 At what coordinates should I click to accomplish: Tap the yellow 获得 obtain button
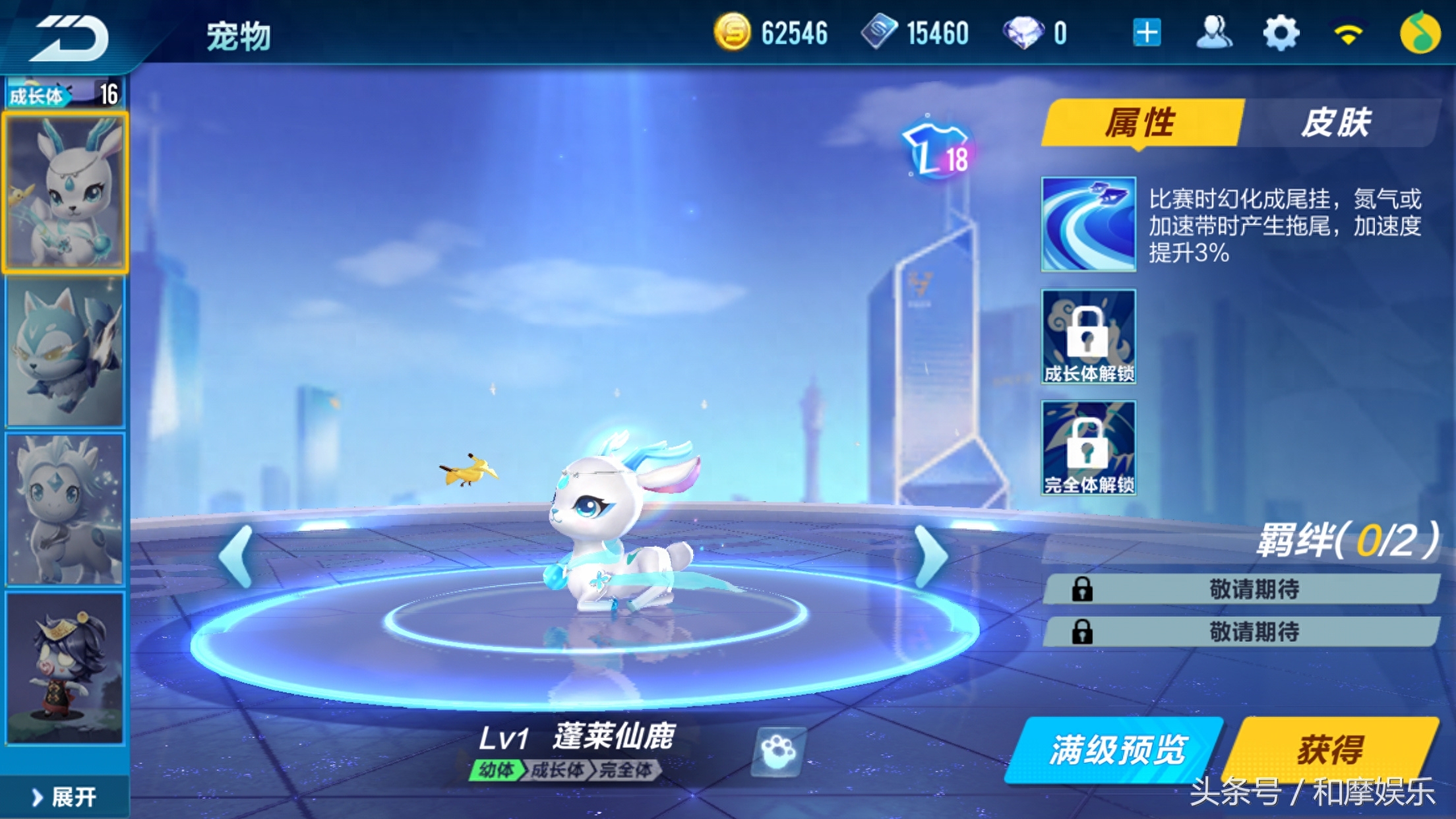[x=1331, y=750]
